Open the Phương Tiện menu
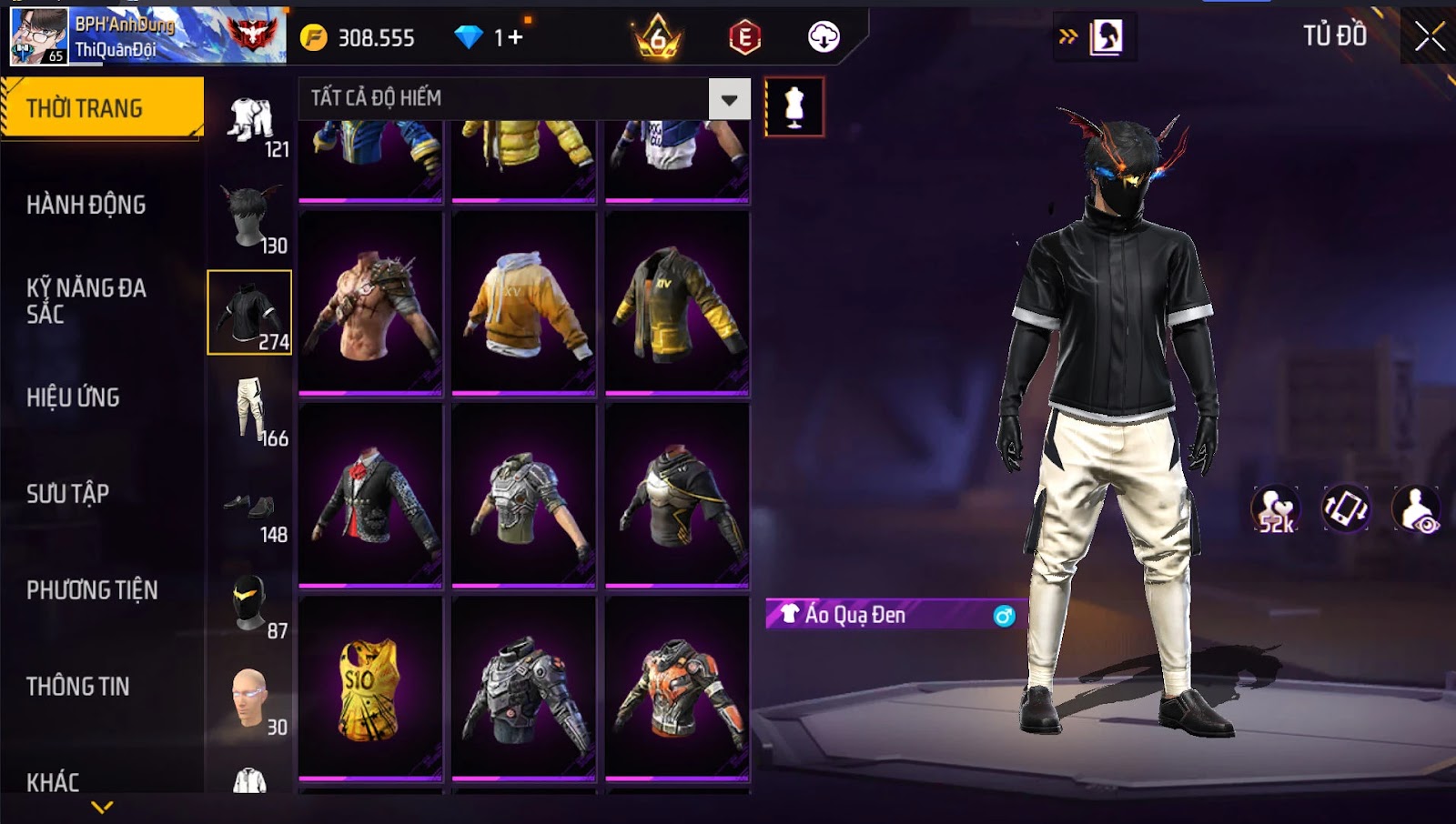 point(92,590)
